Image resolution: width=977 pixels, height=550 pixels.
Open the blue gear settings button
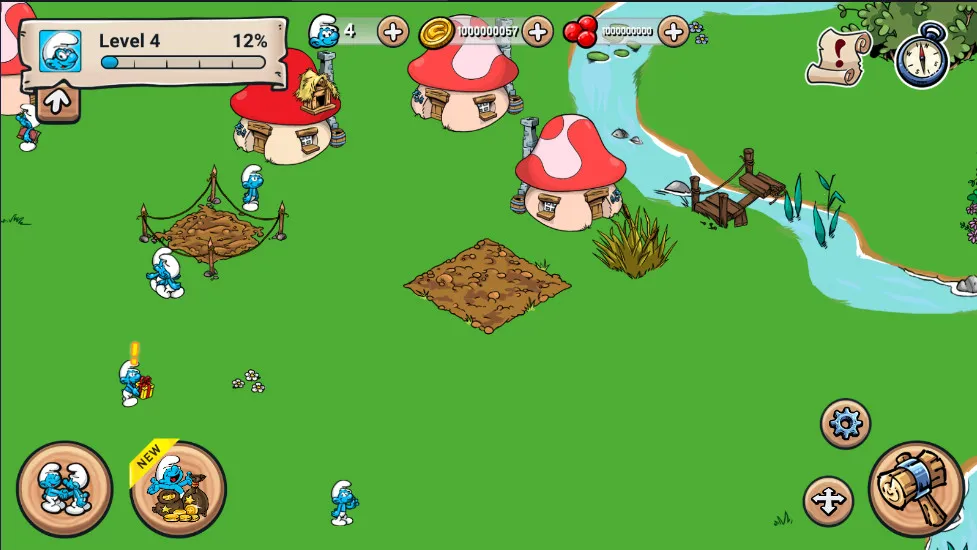pos(845,424)
